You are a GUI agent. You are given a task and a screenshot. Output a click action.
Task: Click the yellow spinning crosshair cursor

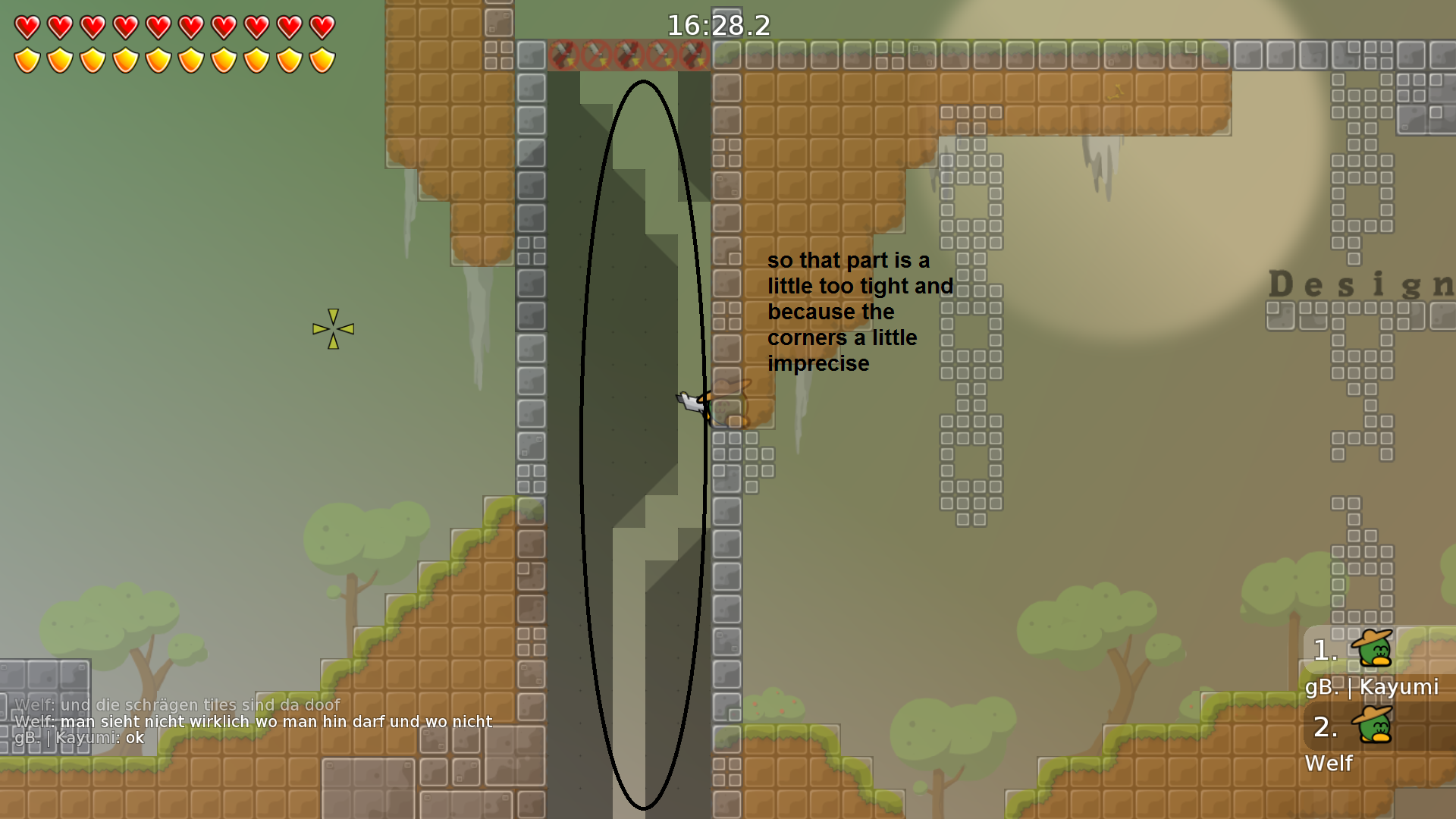332,328
